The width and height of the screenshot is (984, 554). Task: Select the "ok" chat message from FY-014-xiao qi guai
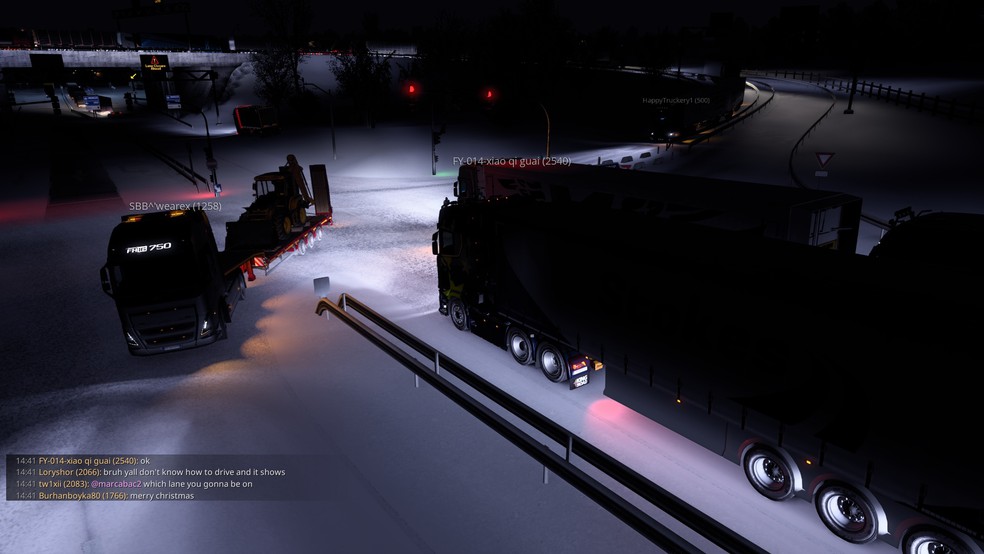point(144,461)
